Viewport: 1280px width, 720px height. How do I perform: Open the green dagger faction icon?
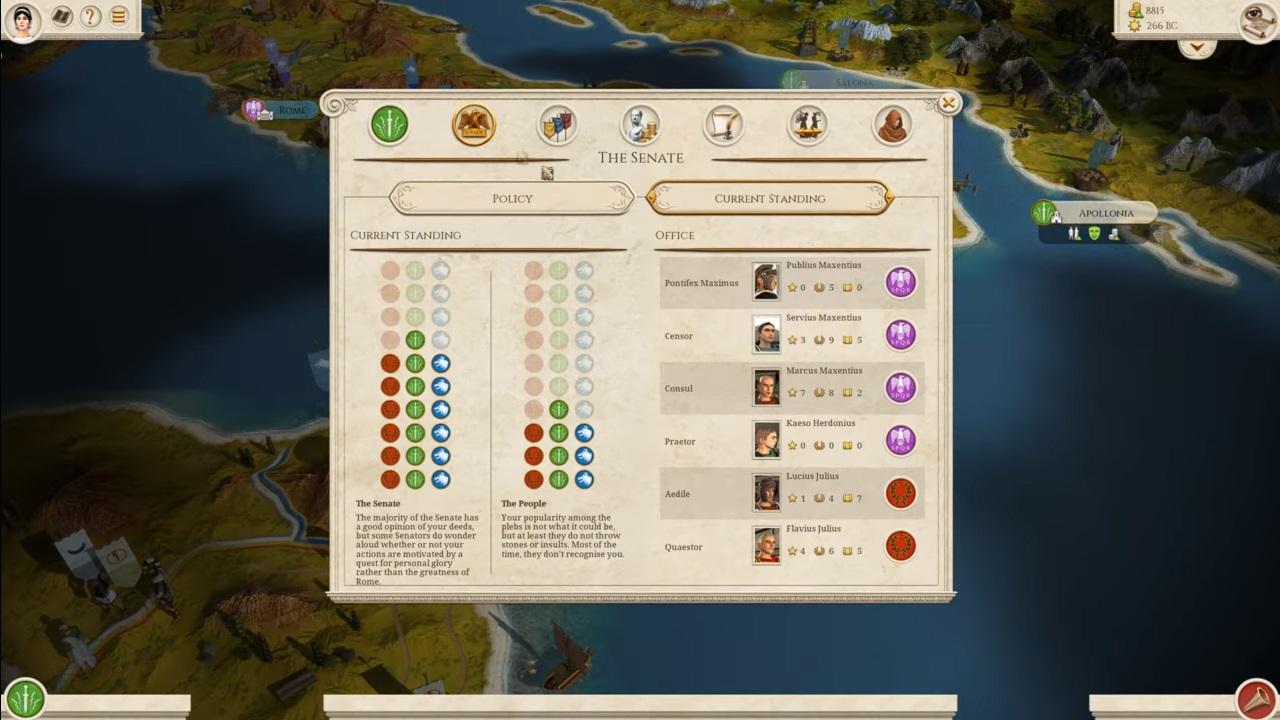389,124
